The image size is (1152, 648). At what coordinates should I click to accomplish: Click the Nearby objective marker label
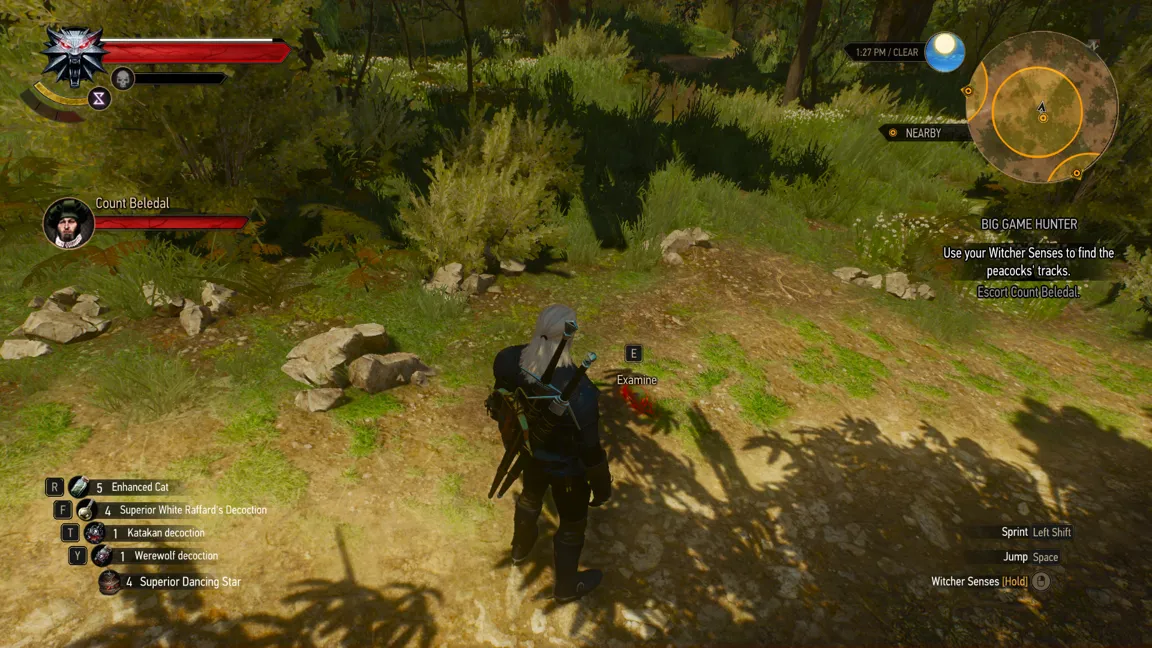pos(921,133)
